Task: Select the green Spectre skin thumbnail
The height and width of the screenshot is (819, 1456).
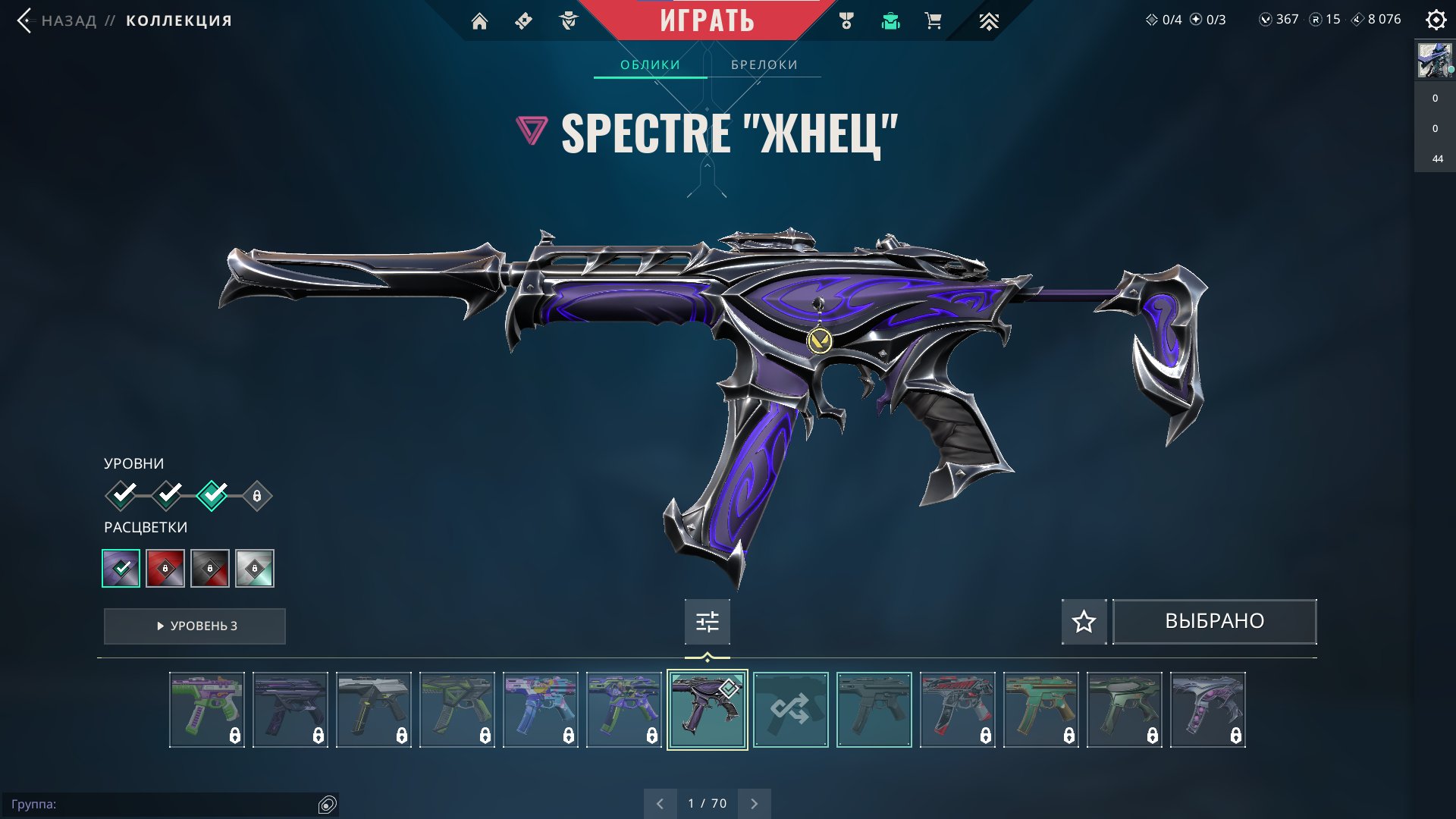Action: (x=207, y=709)
